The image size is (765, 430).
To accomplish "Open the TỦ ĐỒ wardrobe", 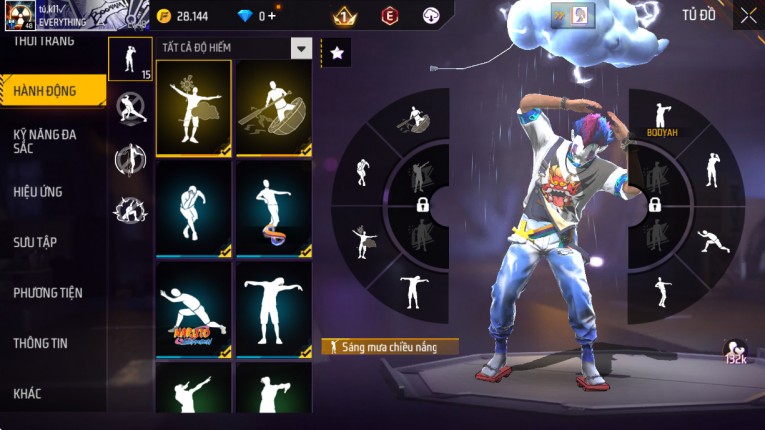I will pos(699,15).
